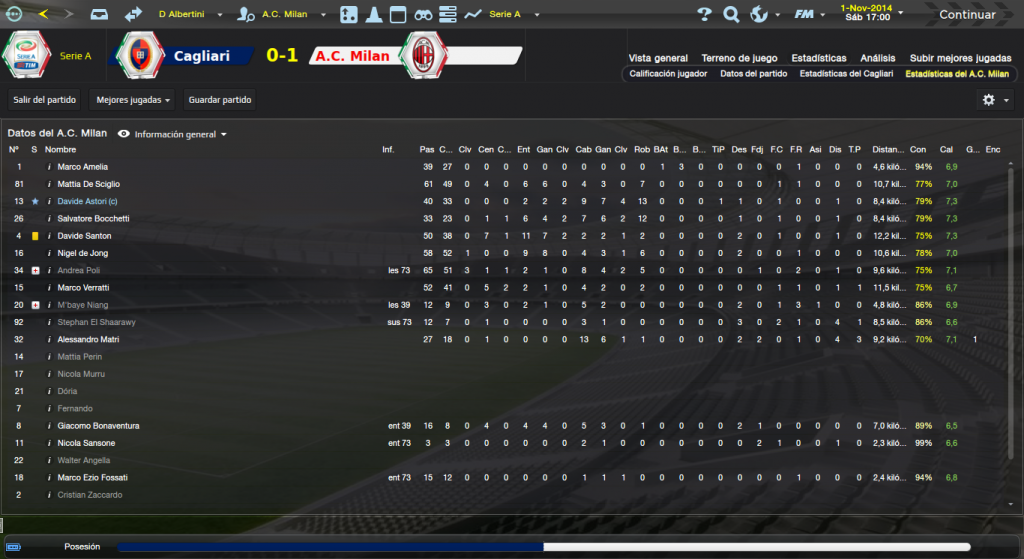Image resolution: width=1024 pixels, height=559 pixels.
Task: Open the gear settings menu
Action: tap(994, 100)
